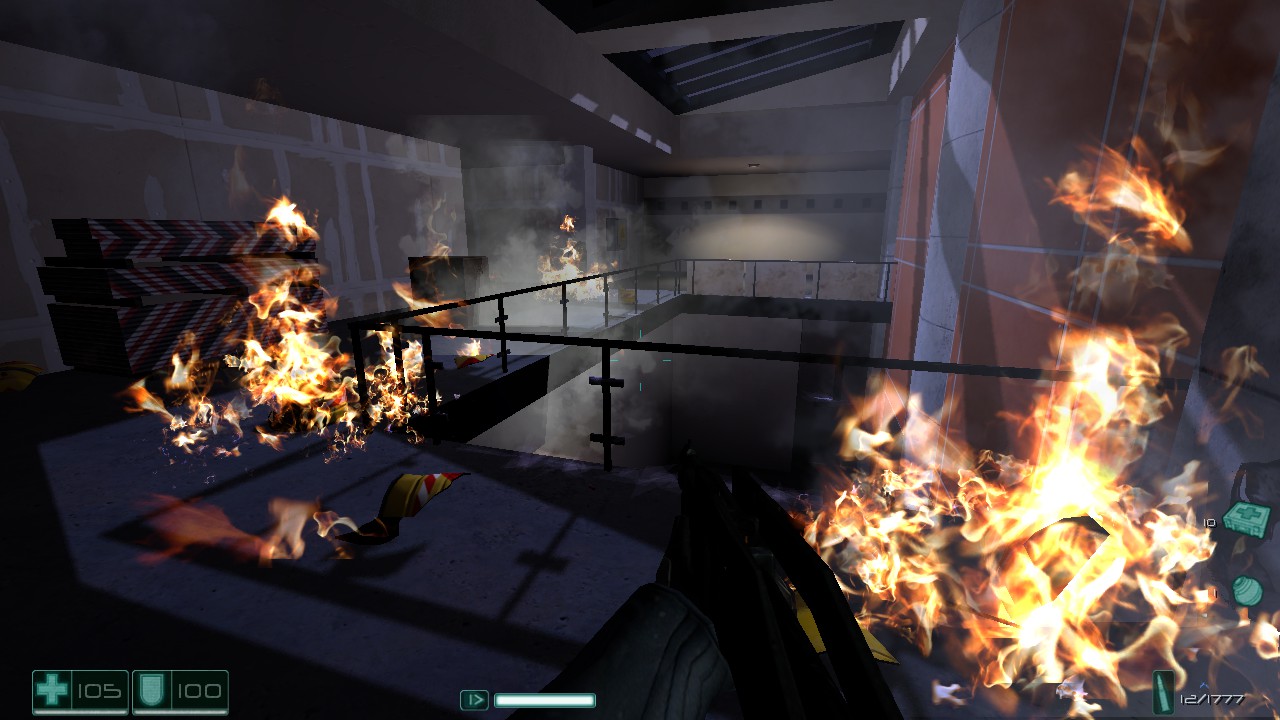
Task: Toggle the health value display reading 105
Action: coord(98,690)
